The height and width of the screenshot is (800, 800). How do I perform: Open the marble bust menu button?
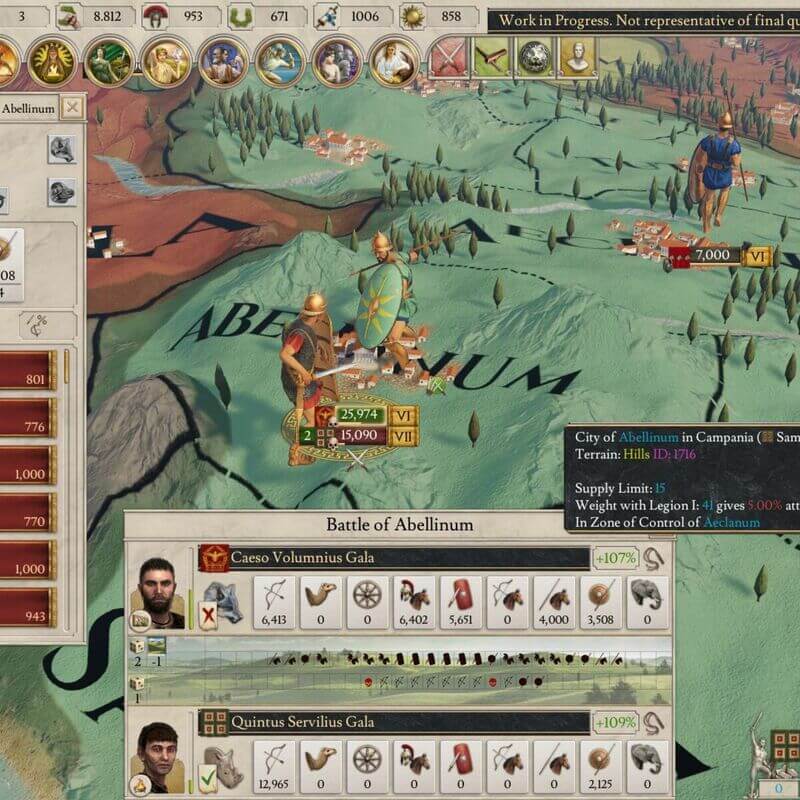[x=577, y=56]
